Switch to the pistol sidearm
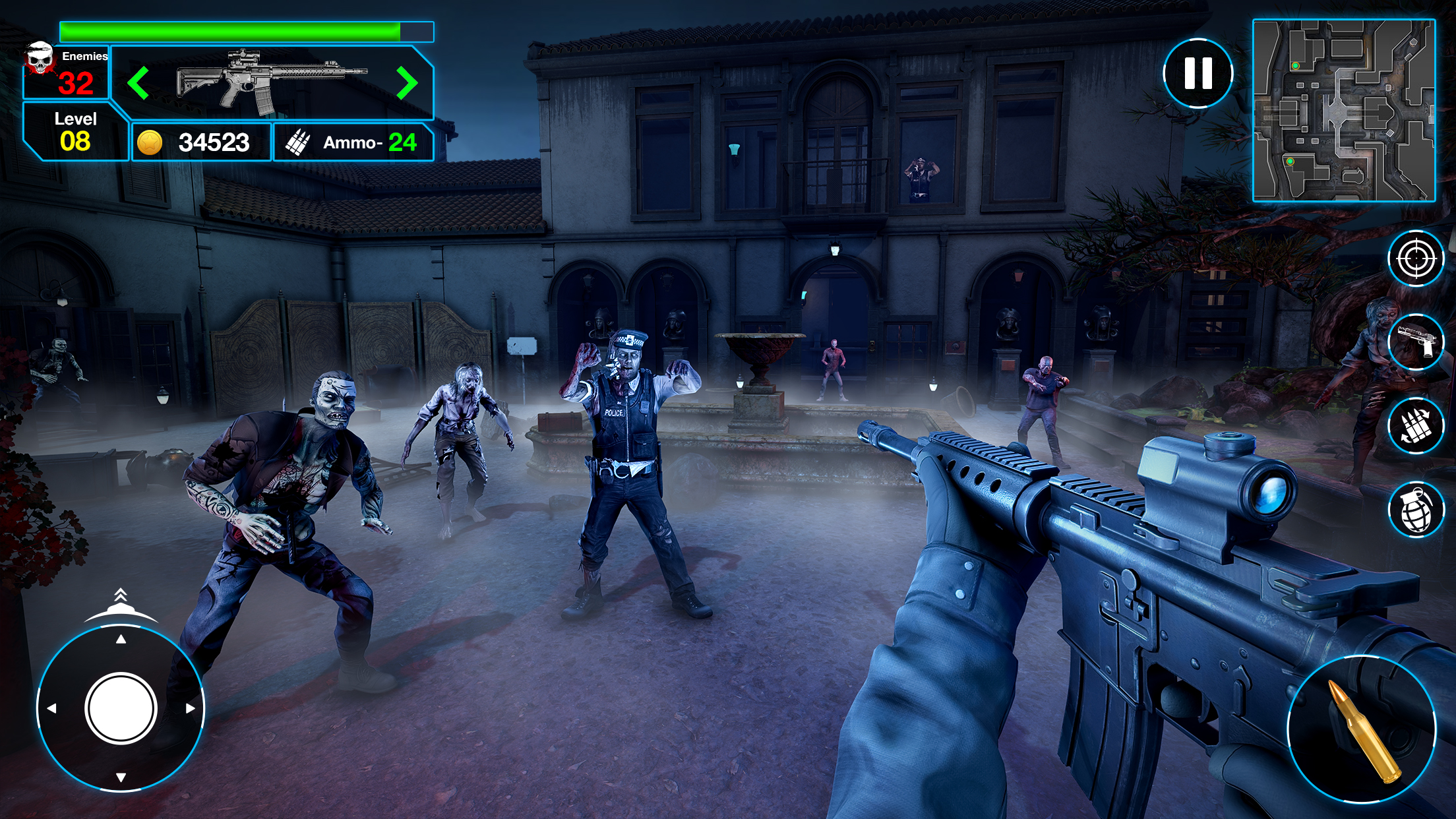Image resolution: width=1456 pixels, height=819 pixels. (x=1415, y=342)
